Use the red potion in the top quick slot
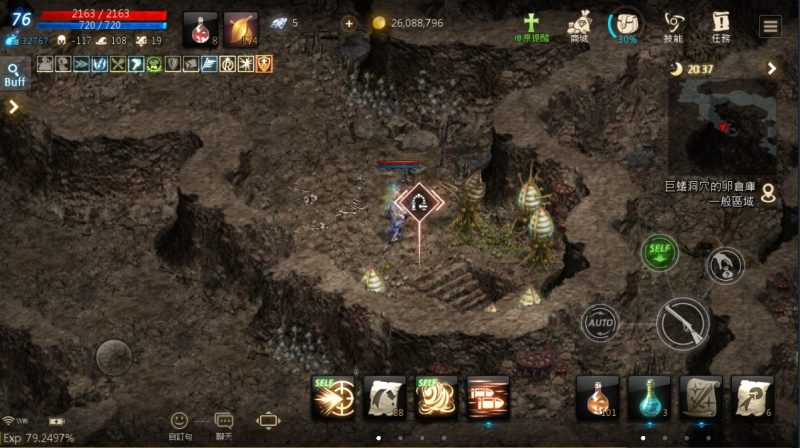 tap(200, 28)
